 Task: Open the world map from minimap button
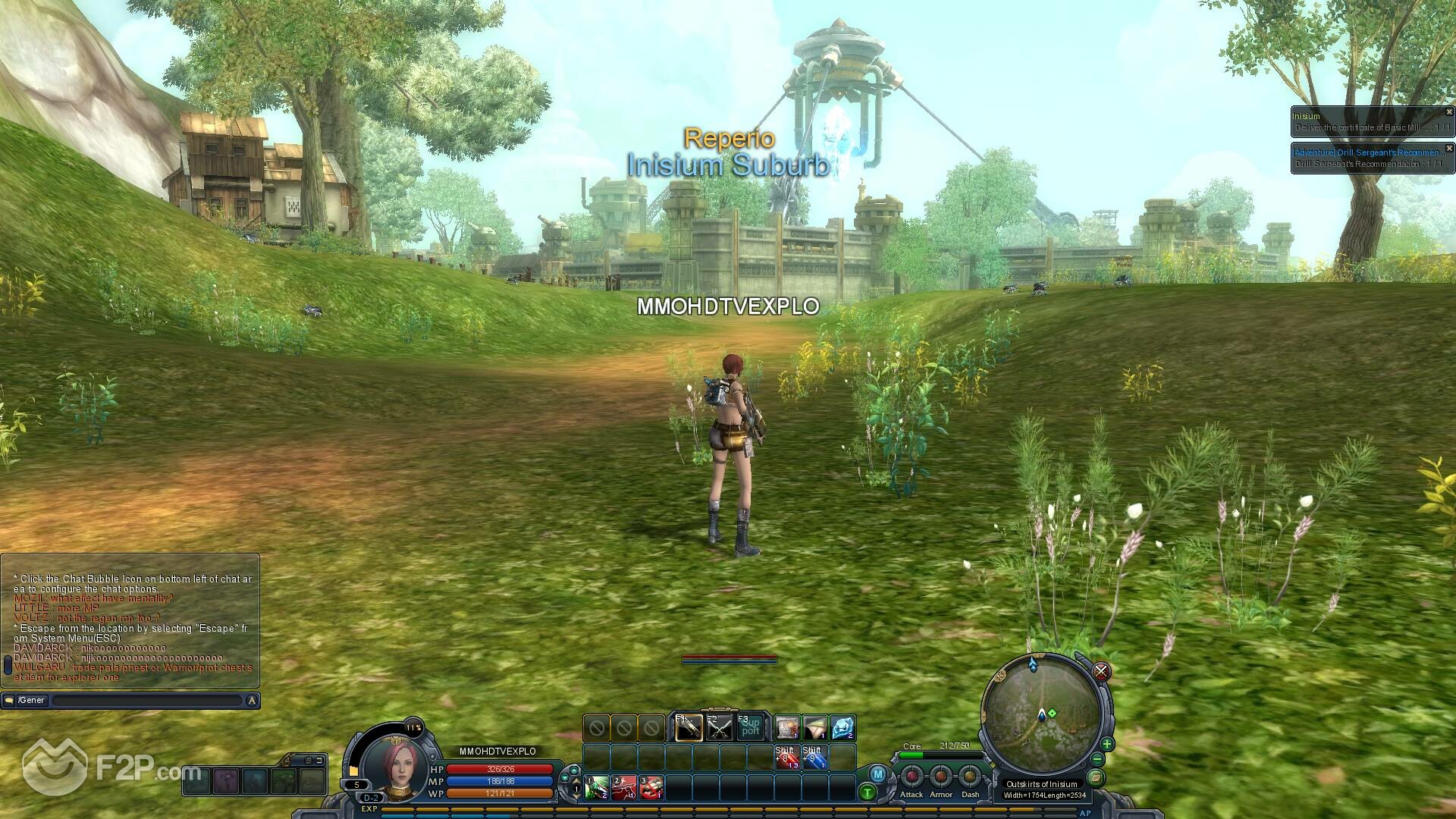click(1095, 777)
